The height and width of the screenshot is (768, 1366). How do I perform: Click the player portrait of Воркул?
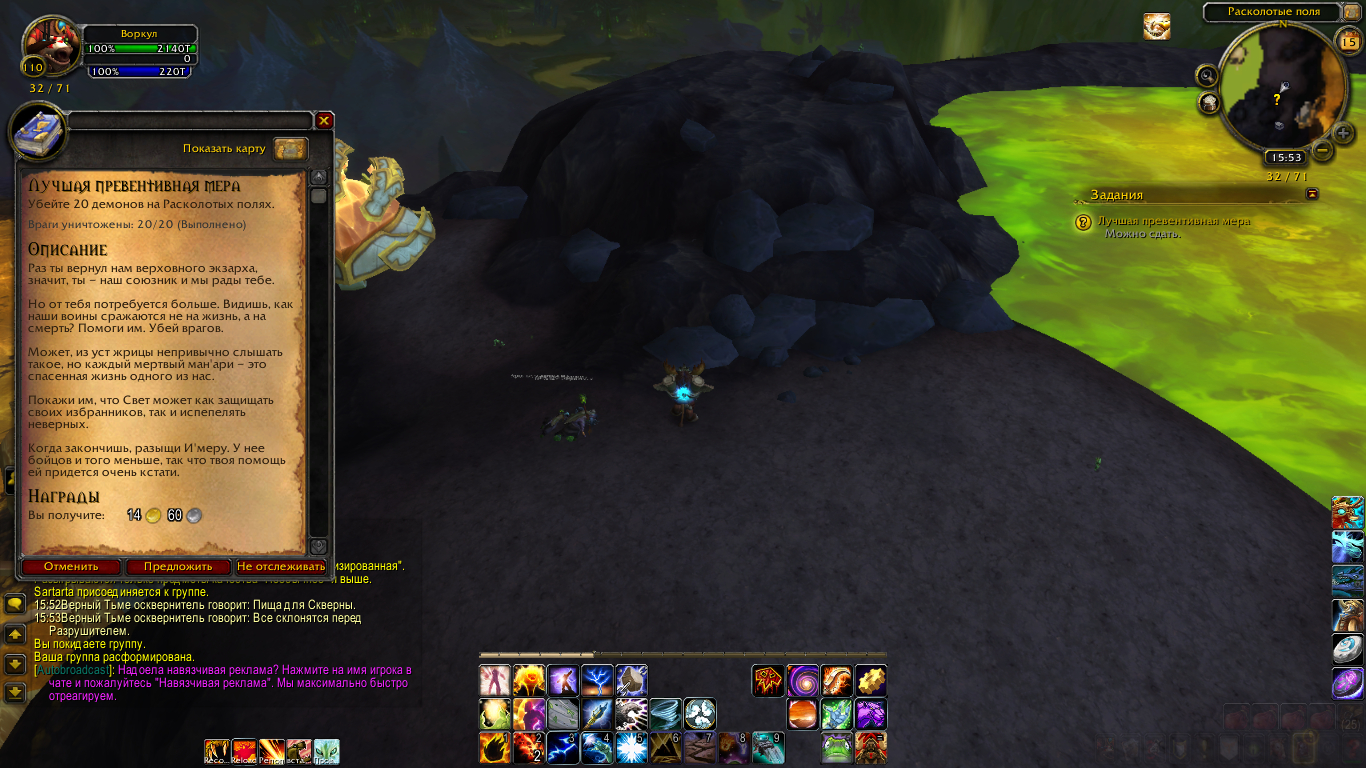(46, 45)
